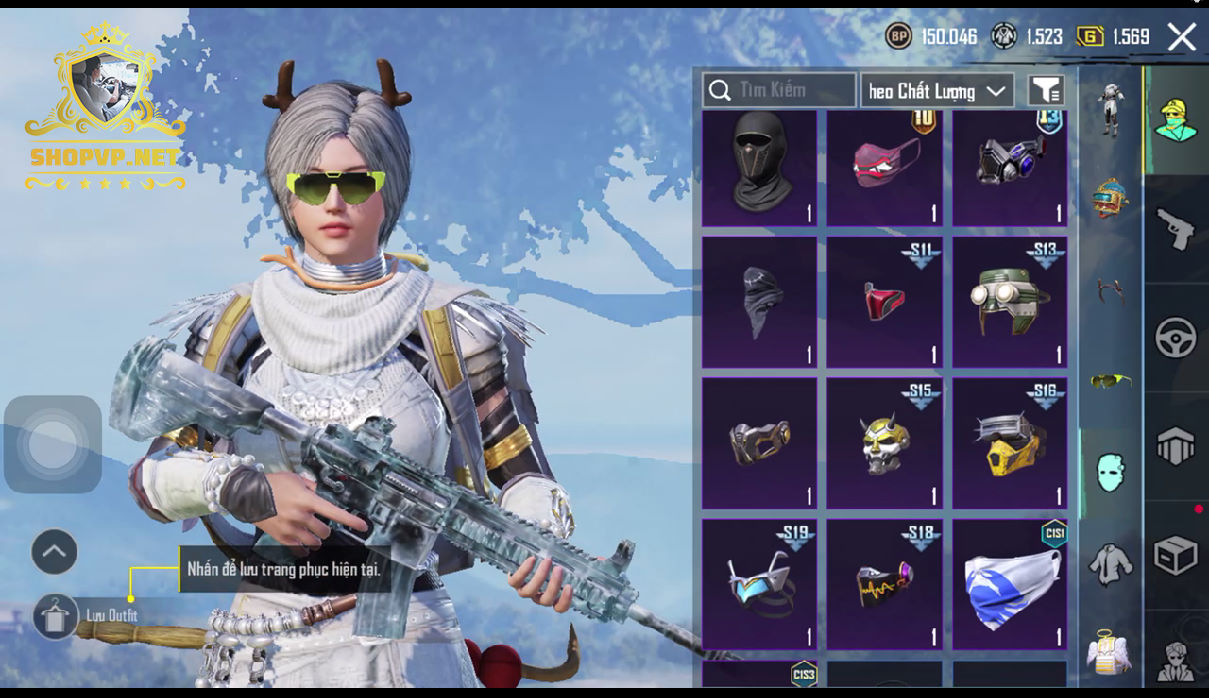The image size is (1209, 698).
Task: Pick the S16 yellow goggle mask
Action: [1009, 442]
